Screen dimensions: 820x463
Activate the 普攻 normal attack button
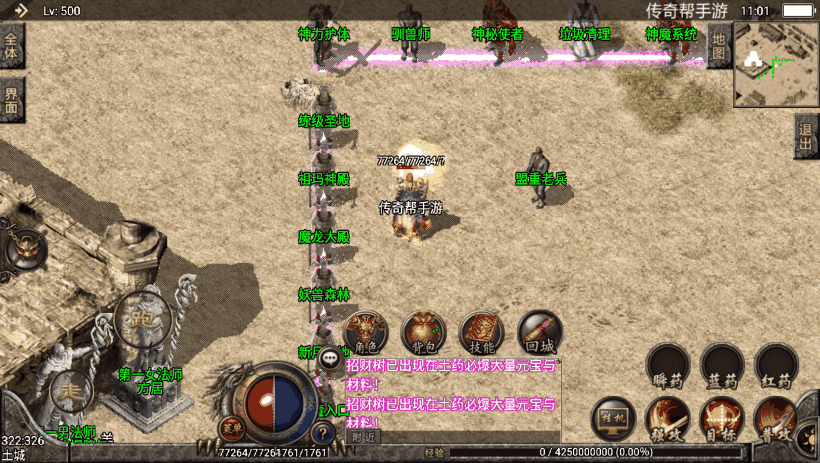(x=777, y=420)
